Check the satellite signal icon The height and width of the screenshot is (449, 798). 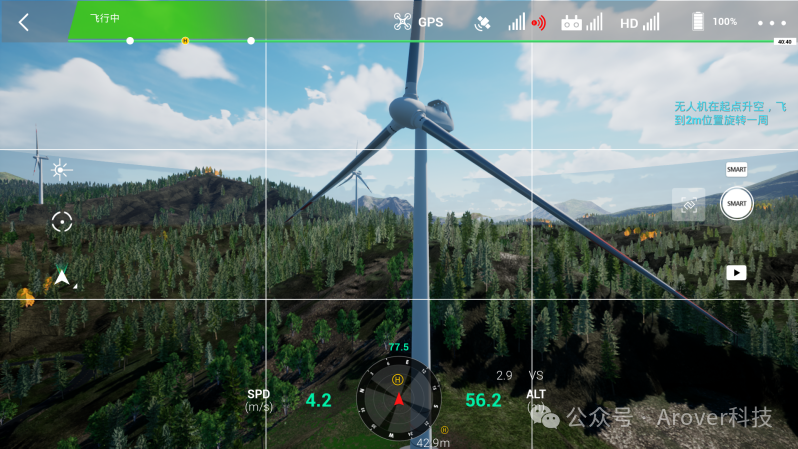click(x=482, y=22)
